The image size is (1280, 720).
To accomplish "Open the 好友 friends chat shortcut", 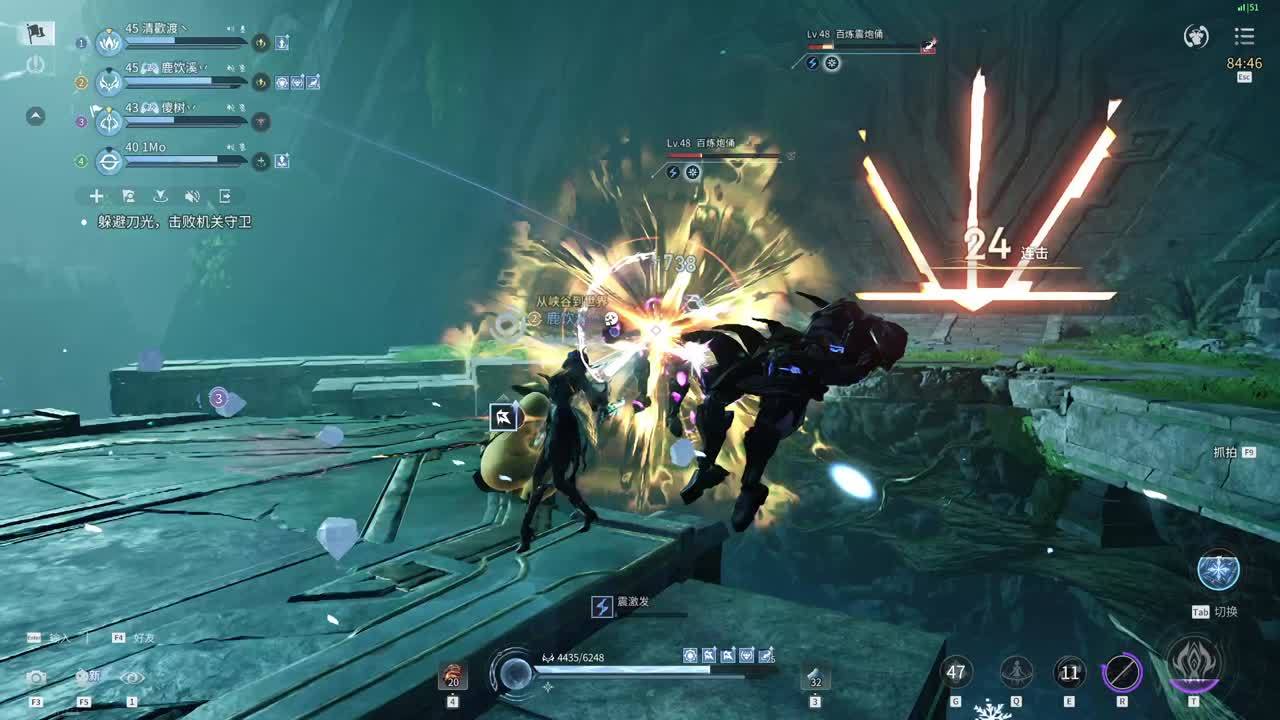I will [x=146, y=637].
